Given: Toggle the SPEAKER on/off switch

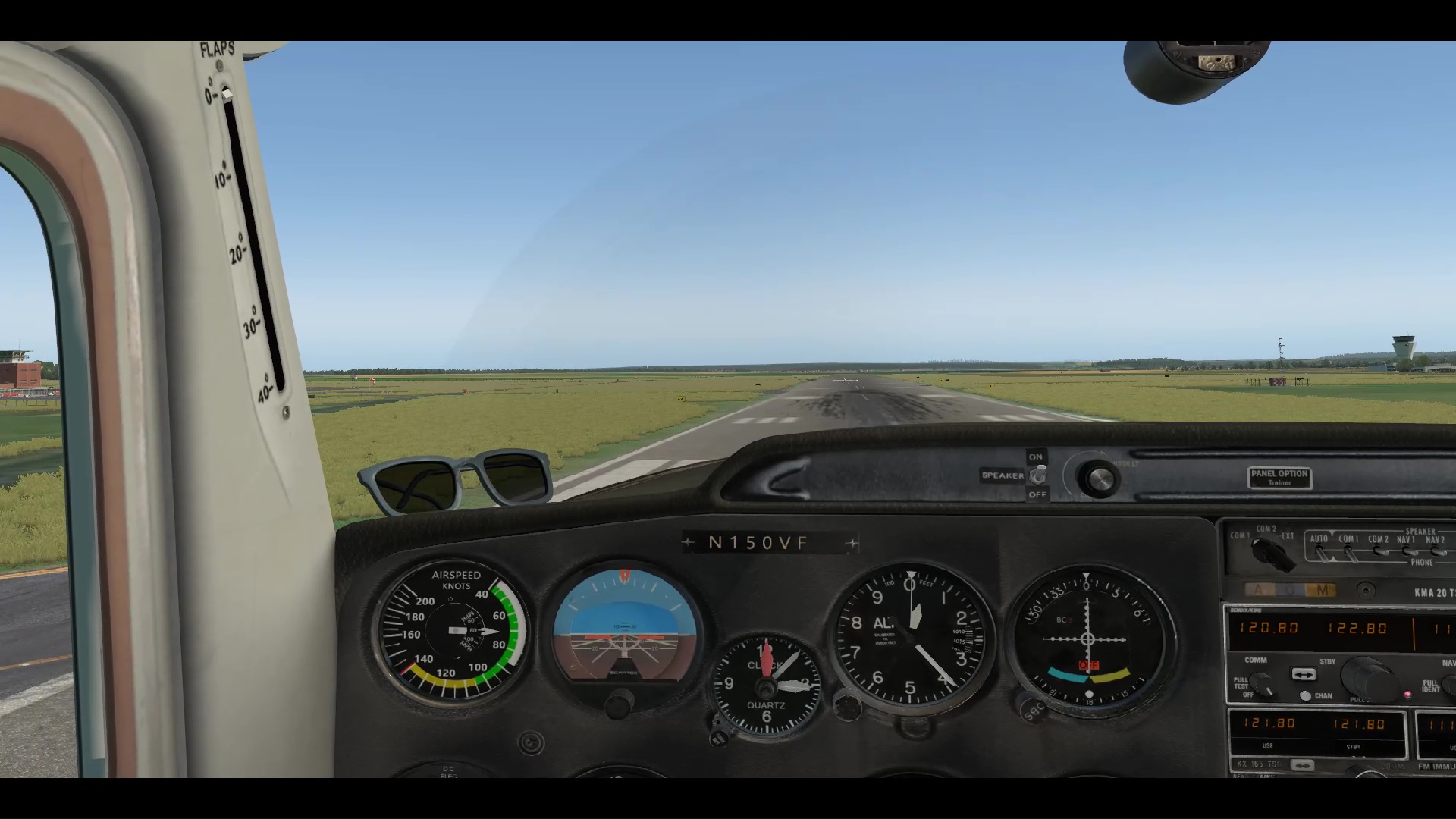Looking at the screenshot, I should [1037, 475].
